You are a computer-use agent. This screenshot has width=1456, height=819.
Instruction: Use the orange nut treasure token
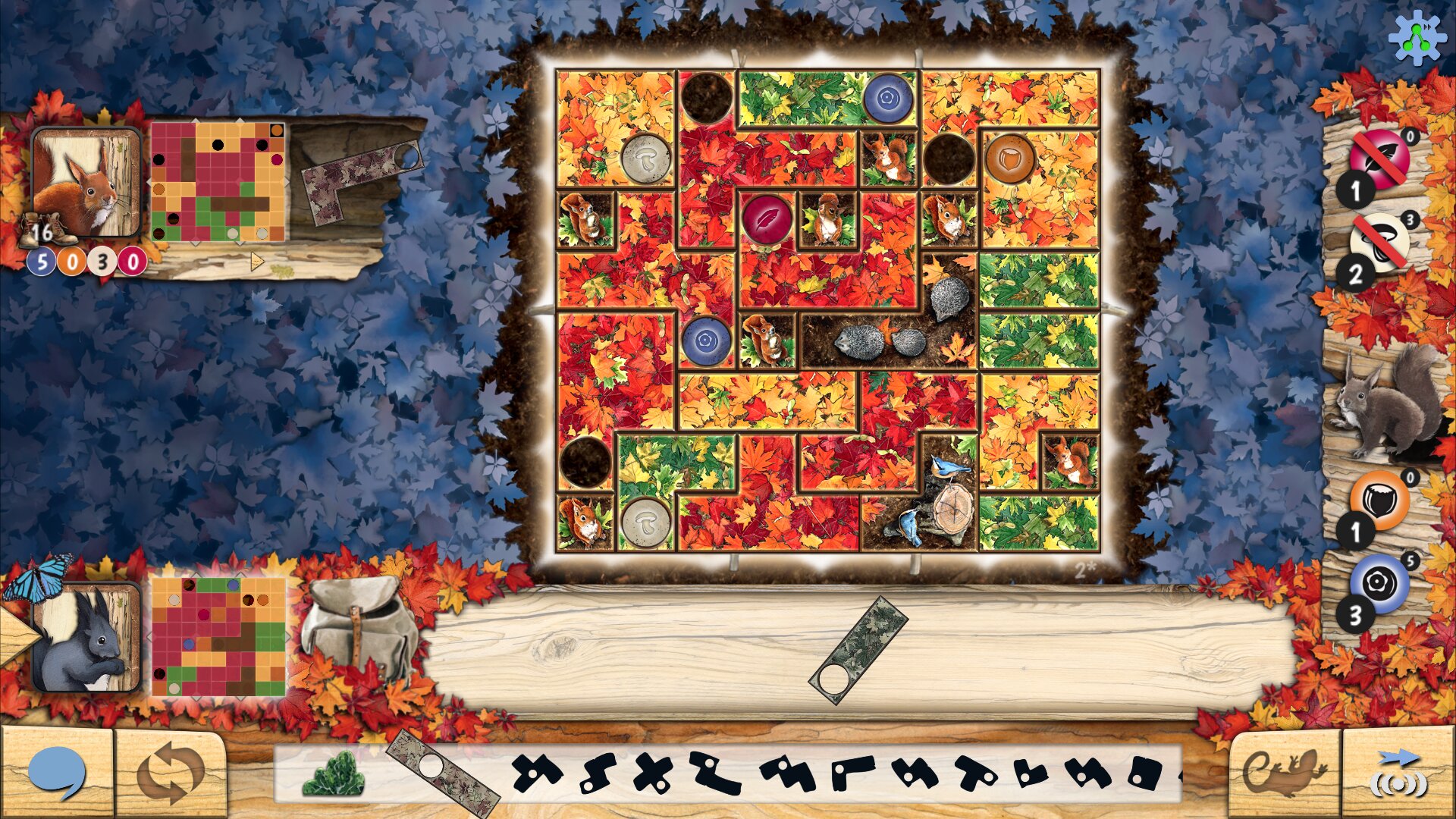pos(1379,500)
